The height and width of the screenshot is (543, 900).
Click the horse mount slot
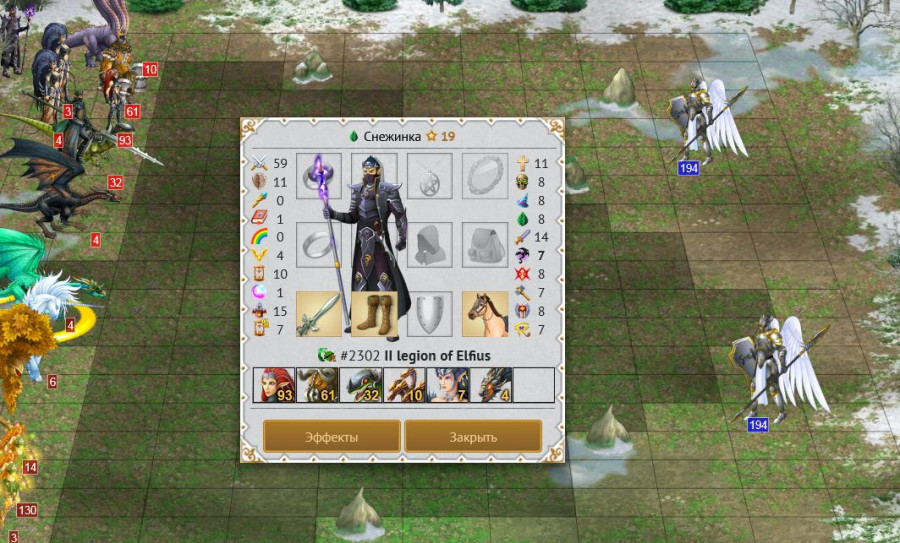(485, 314)
